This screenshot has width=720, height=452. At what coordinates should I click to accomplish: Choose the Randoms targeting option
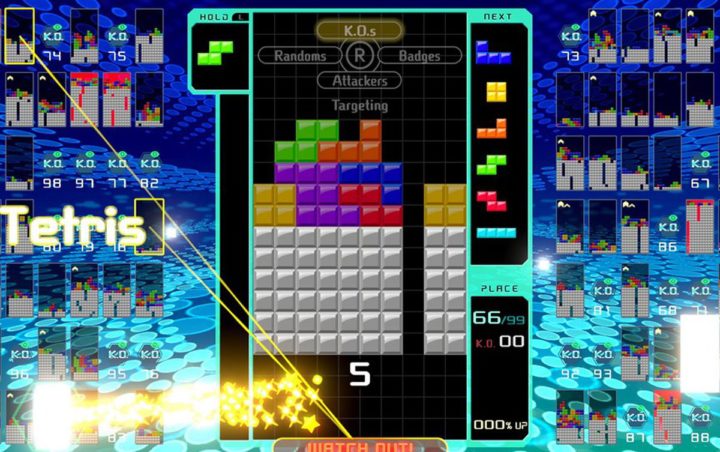point(294,56)
